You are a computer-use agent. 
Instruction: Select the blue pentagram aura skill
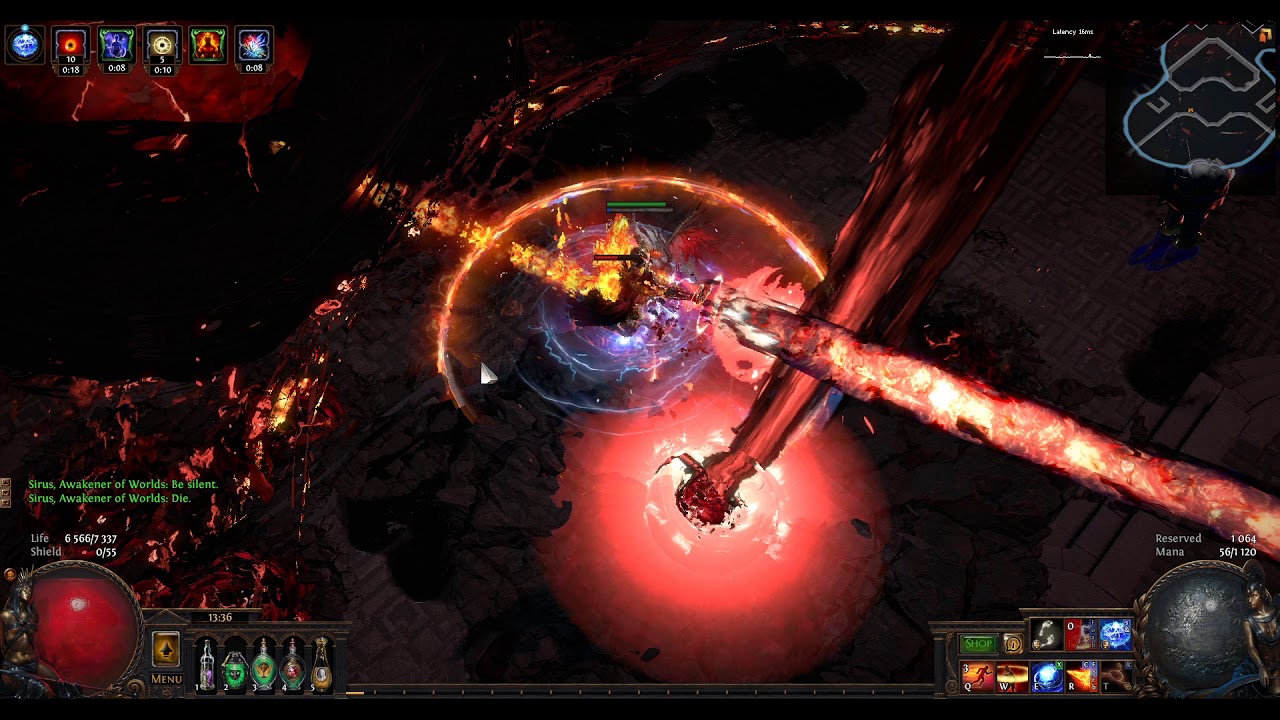(x=1115, y=634)
